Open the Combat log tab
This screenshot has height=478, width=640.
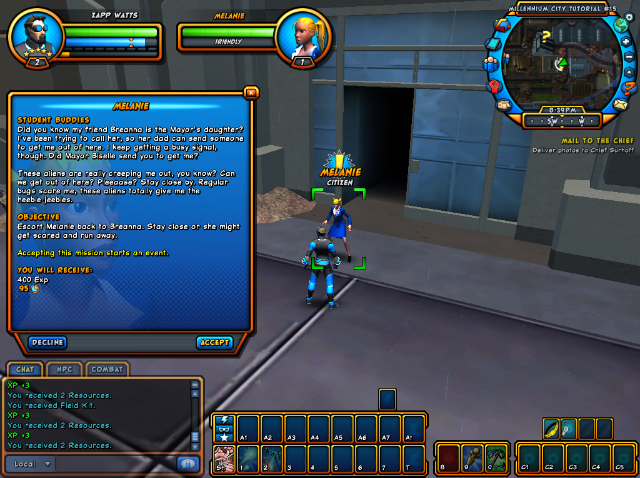tap(107, 369)
